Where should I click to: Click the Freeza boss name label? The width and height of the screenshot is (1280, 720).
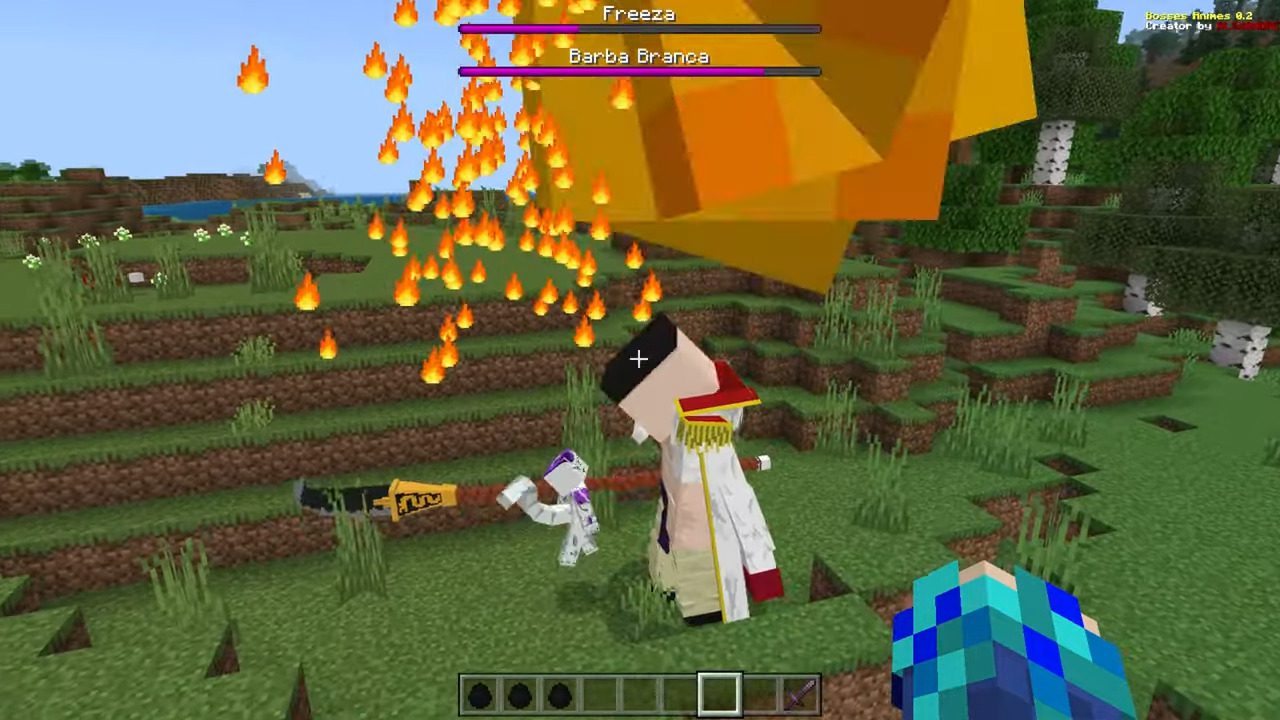(x=639, y=14)
